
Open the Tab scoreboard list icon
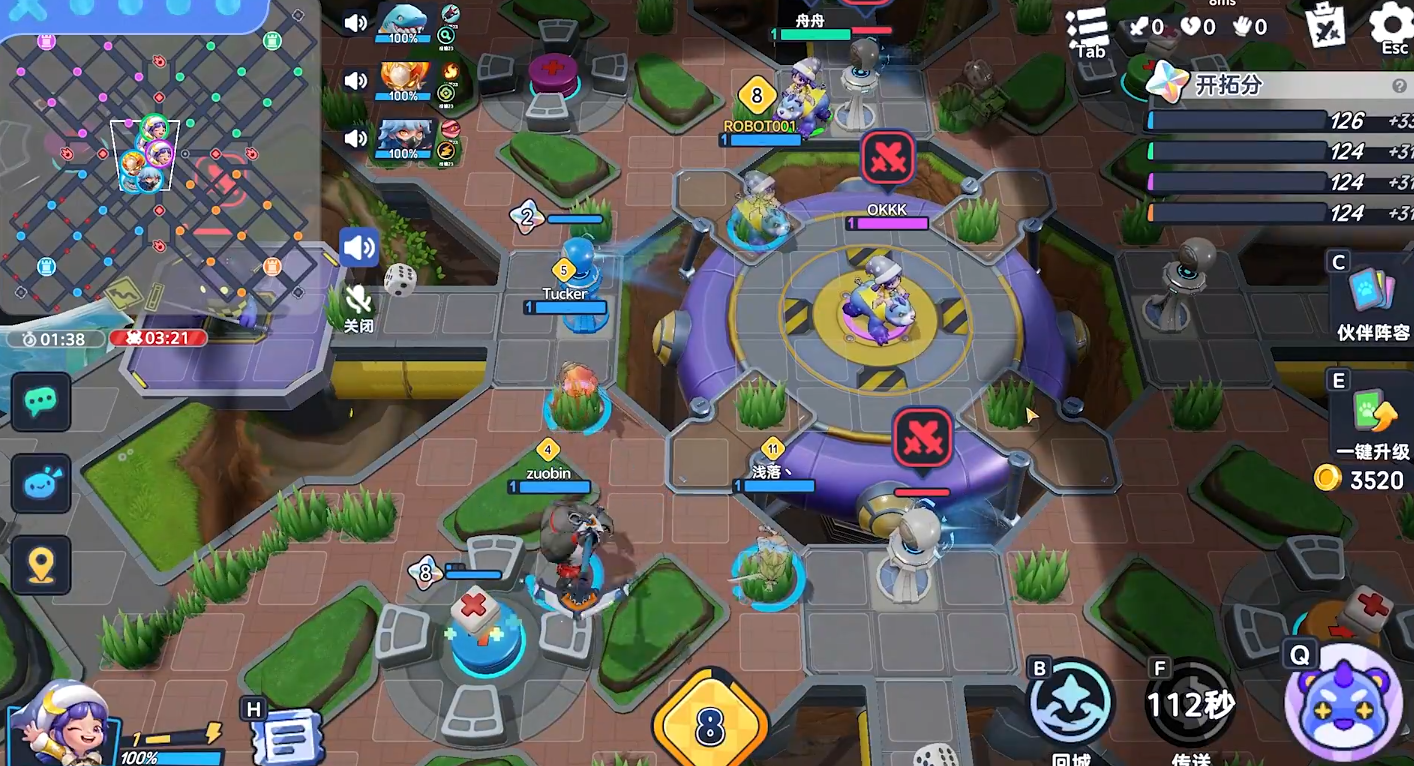pos(1087,30)
